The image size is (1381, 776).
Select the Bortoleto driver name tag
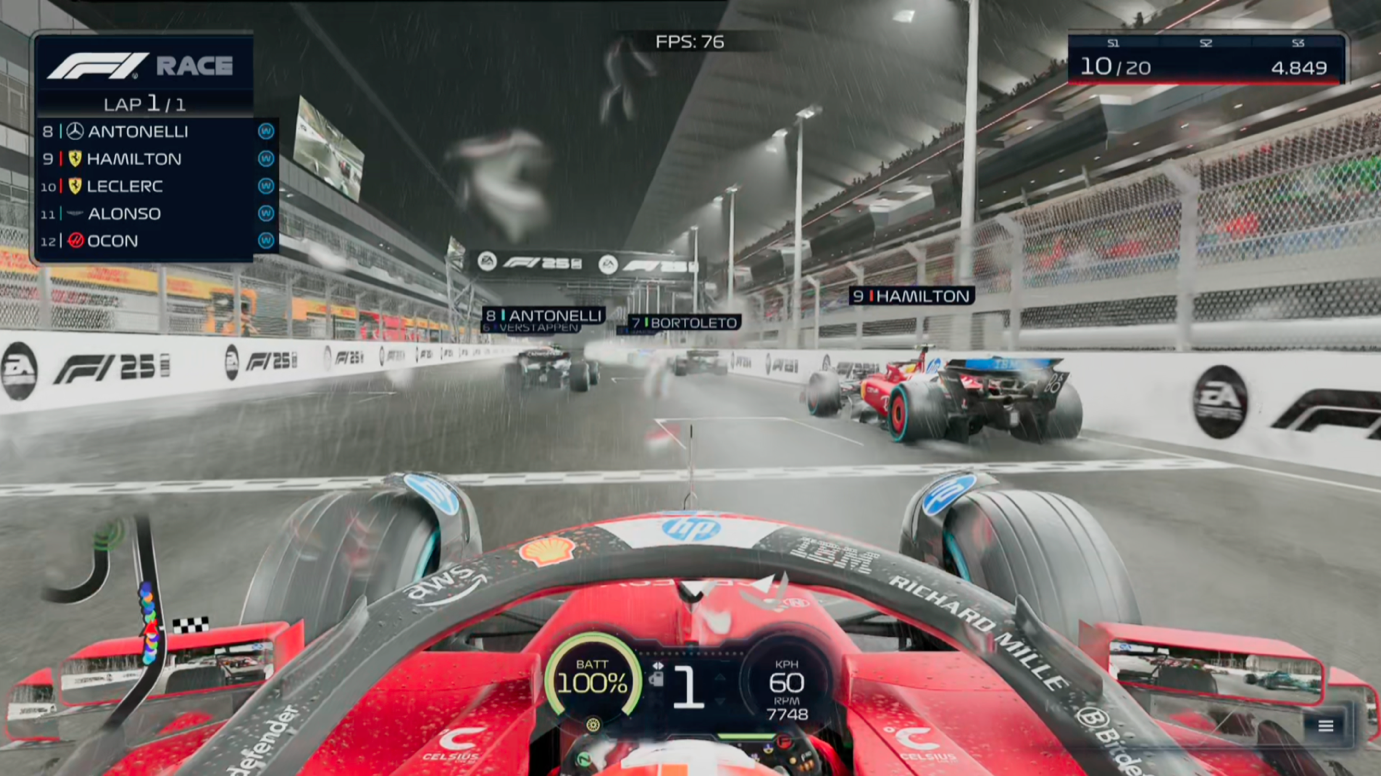tap(685, 323)
